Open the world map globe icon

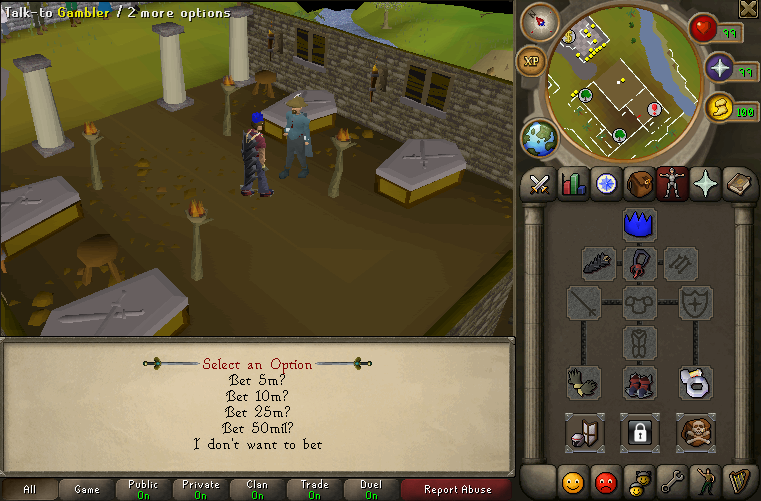(x=538, y=138)
